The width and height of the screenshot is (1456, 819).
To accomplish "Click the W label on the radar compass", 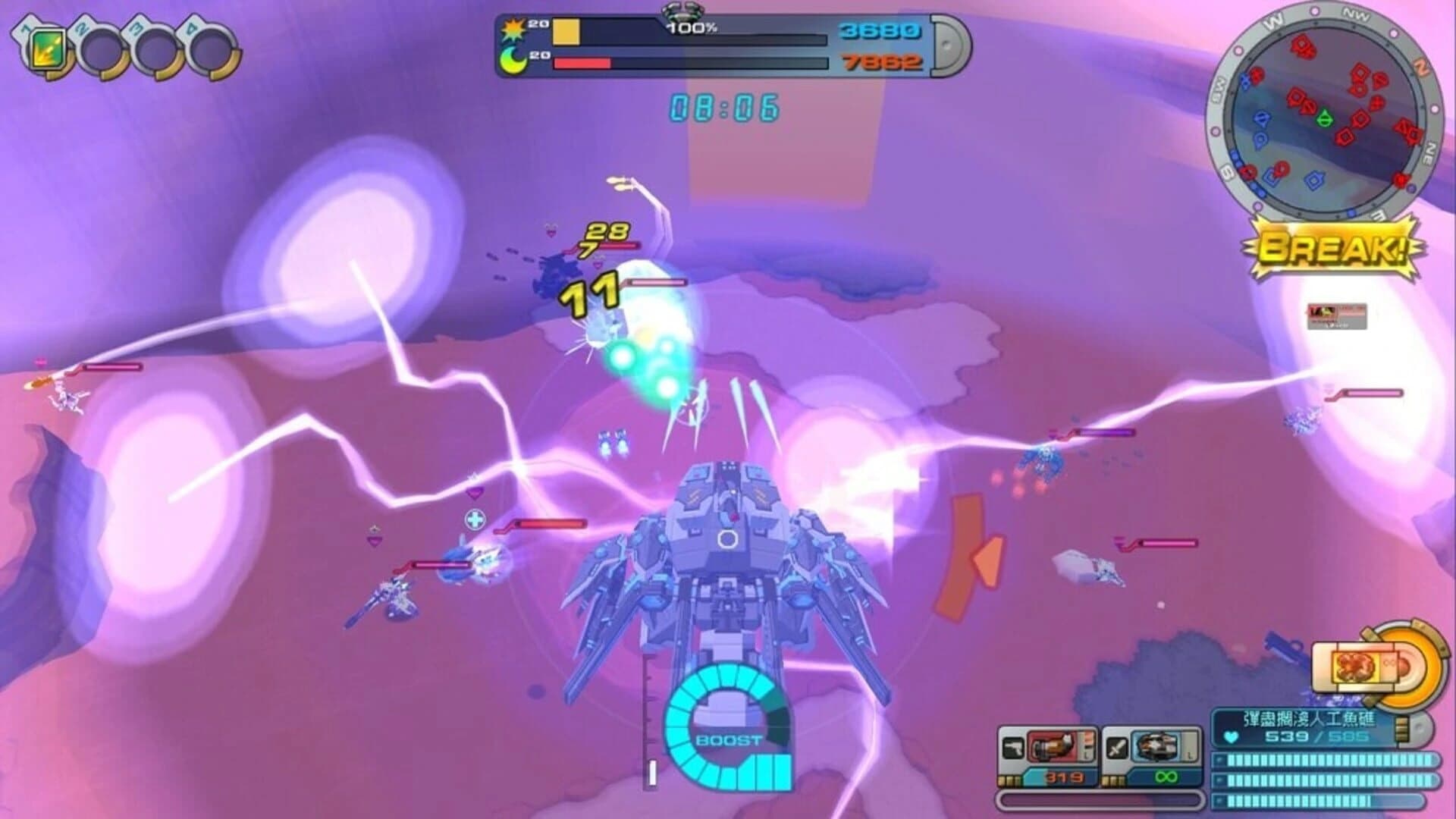I will pyautogui.click(x=1272, y=20).
